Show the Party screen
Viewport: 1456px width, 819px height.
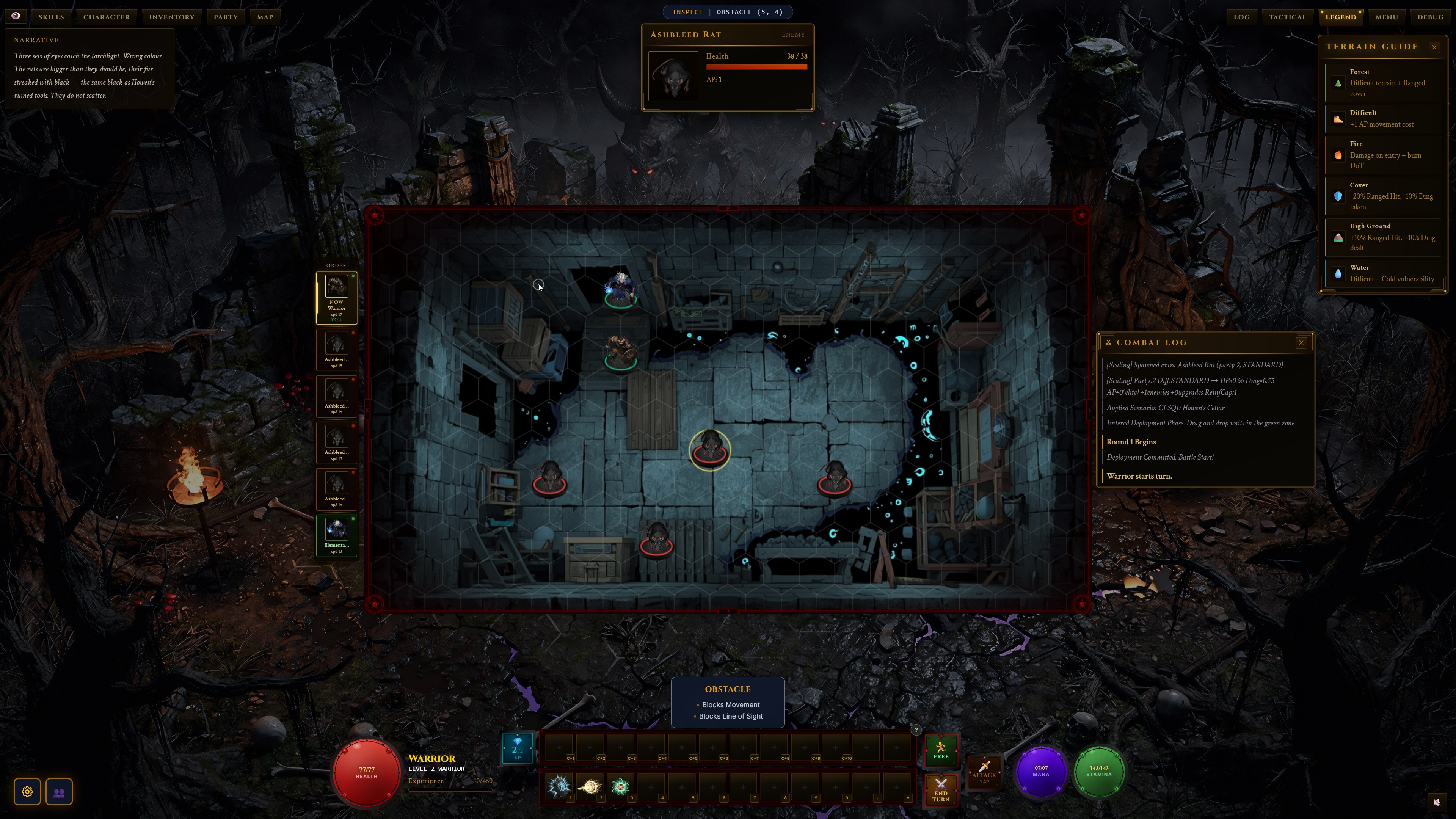tap(226, 17)
